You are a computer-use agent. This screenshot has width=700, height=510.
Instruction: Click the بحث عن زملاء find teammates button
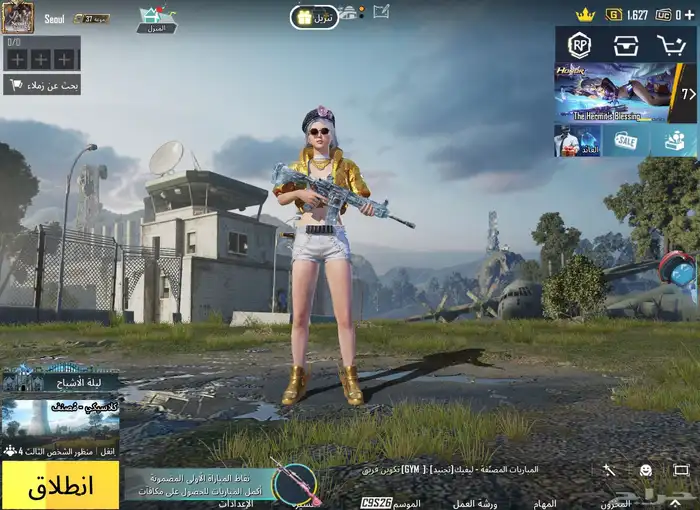tap(42, 86)
